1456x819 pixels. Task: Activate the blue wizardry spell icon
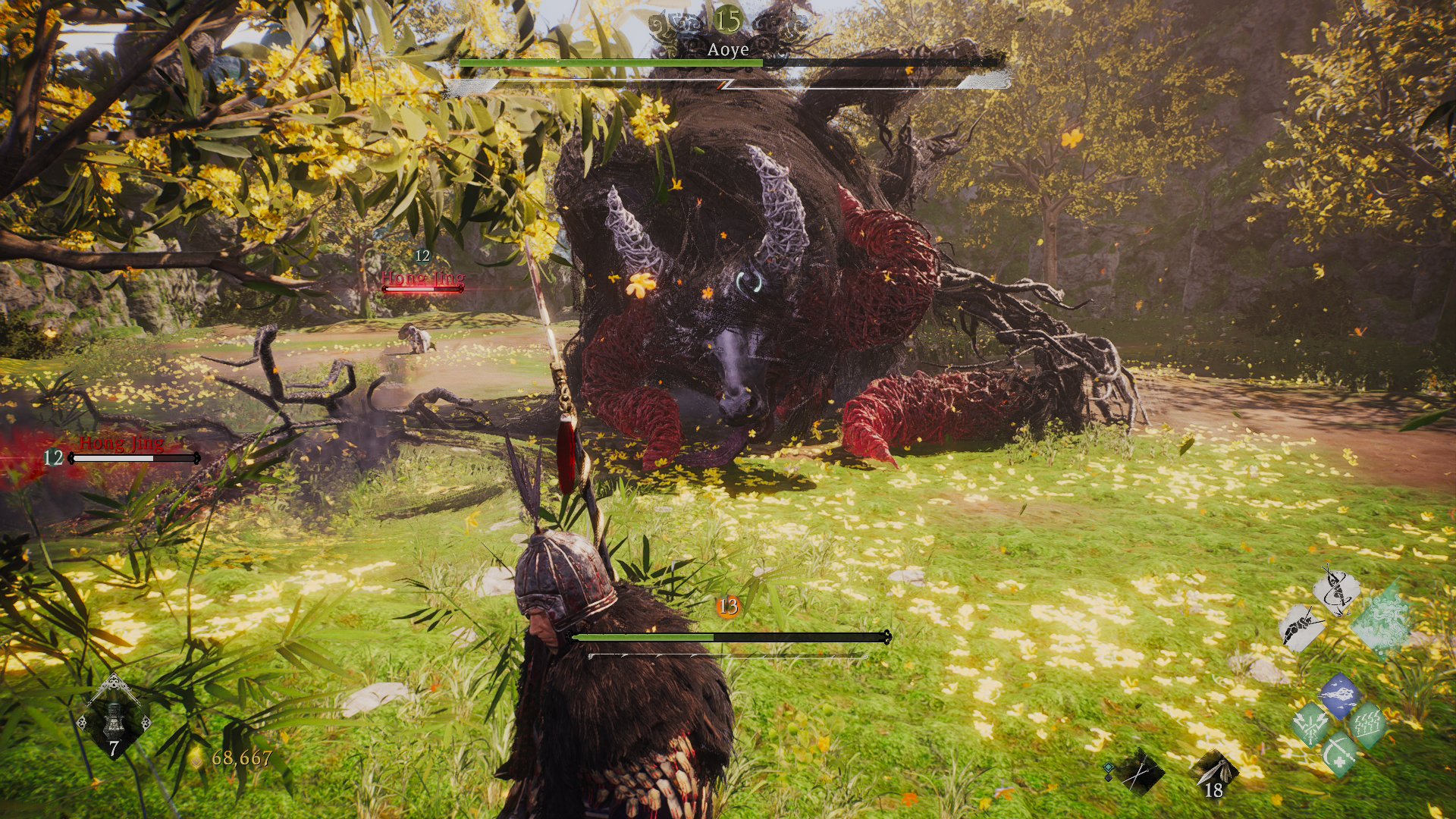[x=1339, y=697]
